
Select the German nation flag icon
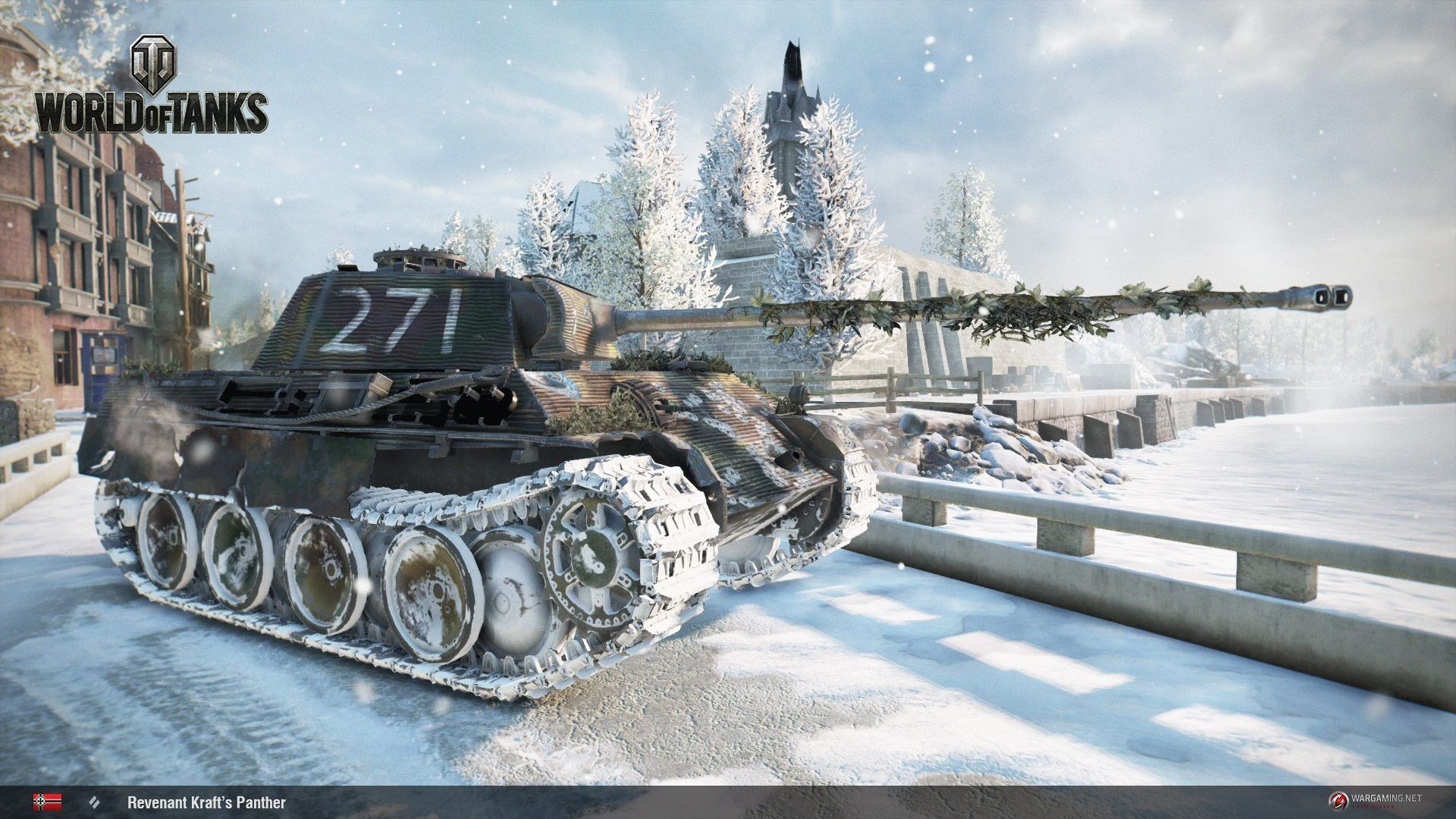tap(47, 802)
